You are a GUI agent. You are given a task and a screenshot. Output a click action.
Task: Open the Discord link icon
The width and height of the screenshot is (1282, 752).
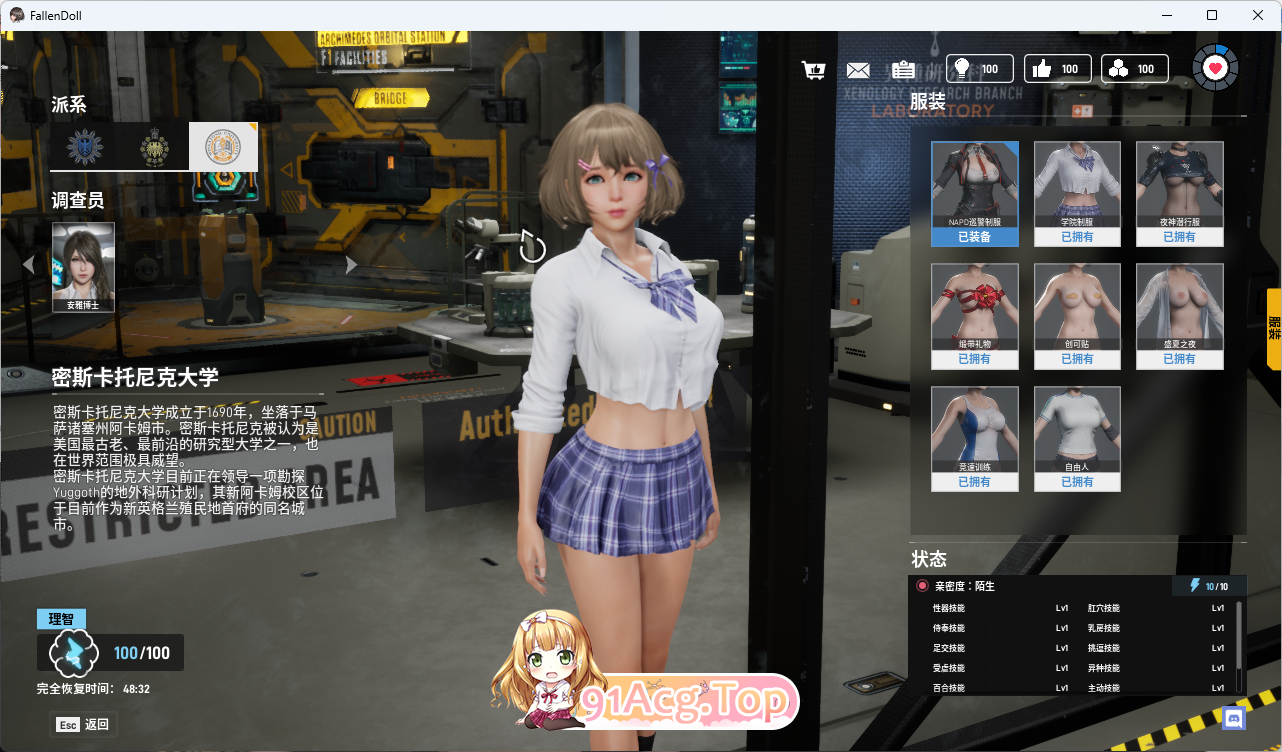pos(1234,718)
